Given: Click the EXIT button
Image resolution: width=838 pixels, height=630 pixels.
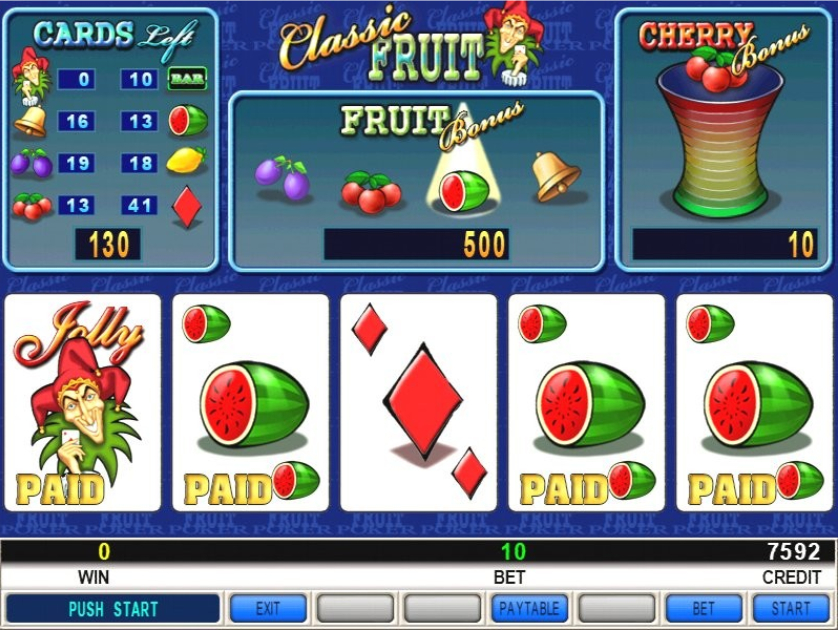Looking at the screenshot, I should pyautogui.click(x=268, y=608).
